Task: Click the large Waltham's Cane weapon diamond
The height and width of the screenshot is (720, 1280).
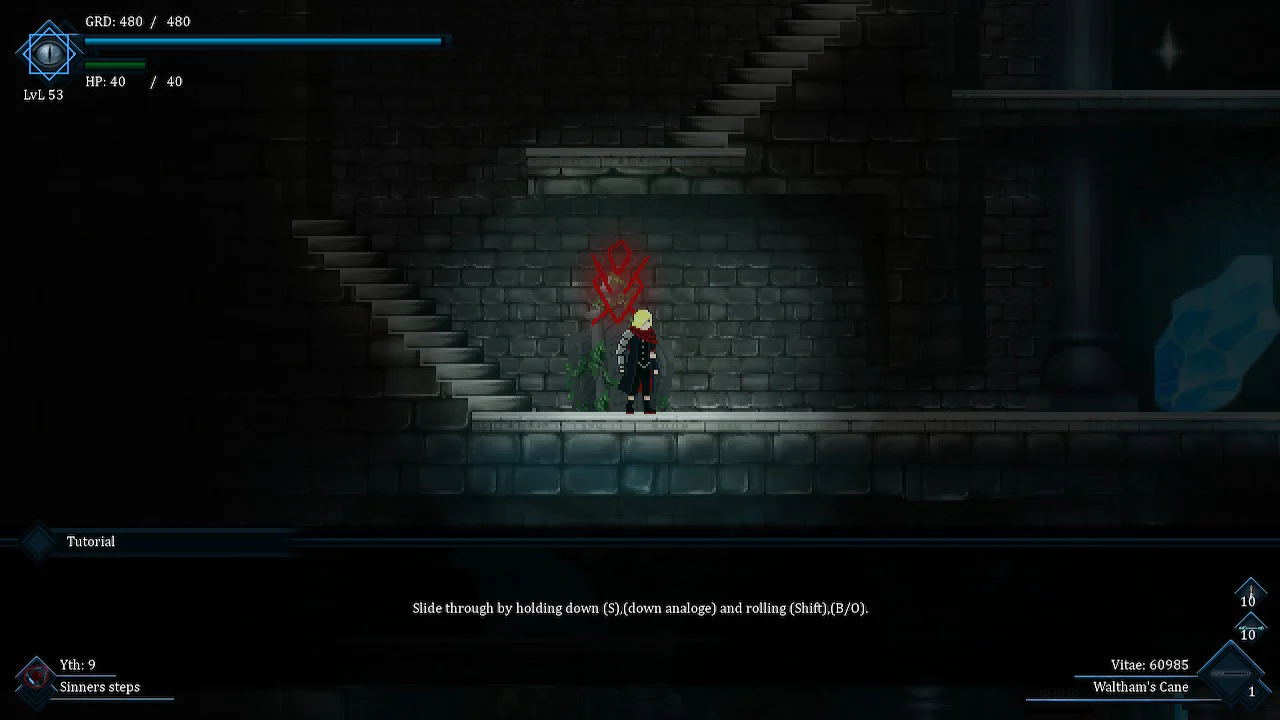Action: pos(1230,672)
